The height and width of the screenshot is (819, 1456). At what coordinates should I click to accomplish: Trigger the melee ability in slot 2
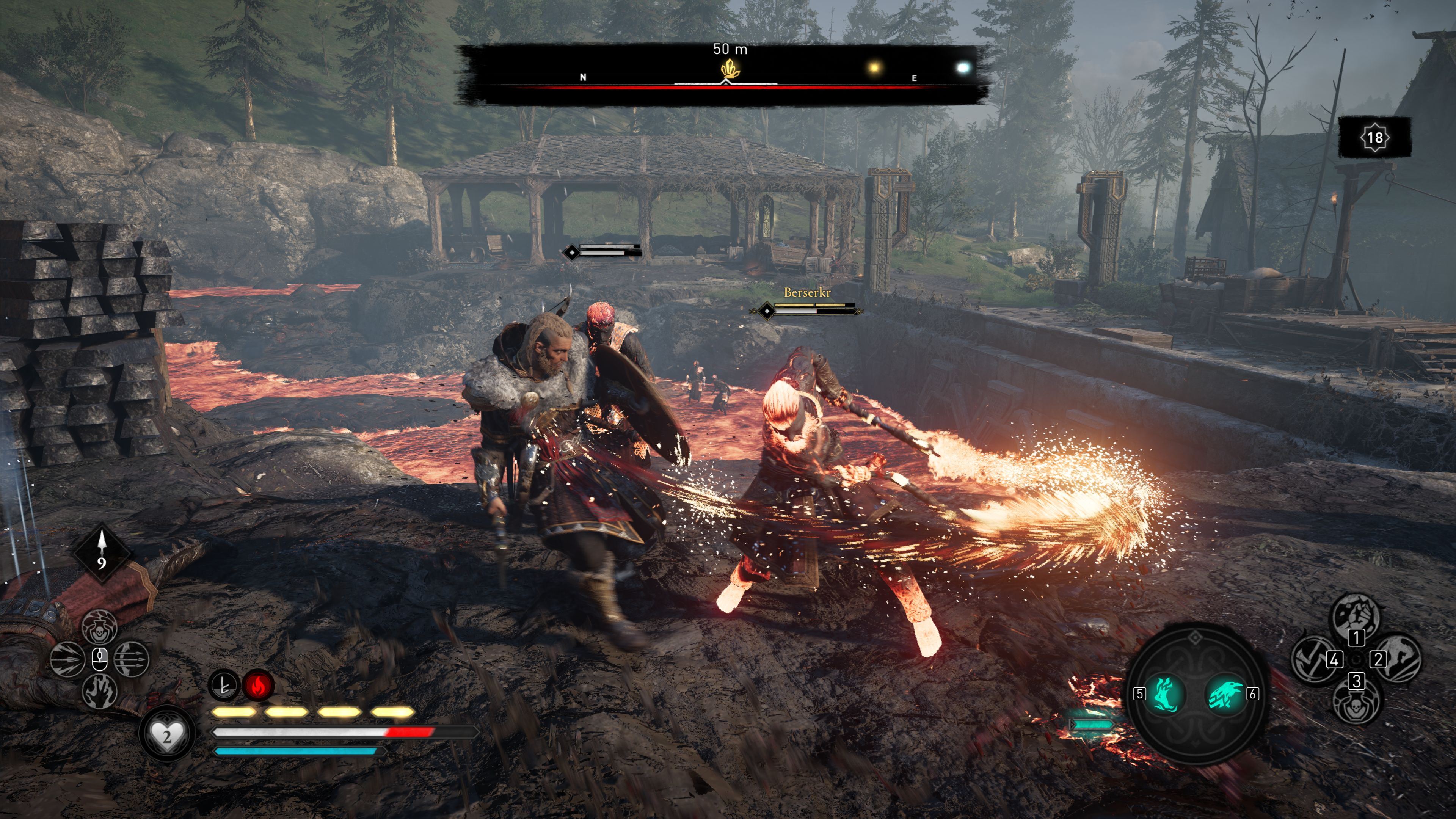1398,659
